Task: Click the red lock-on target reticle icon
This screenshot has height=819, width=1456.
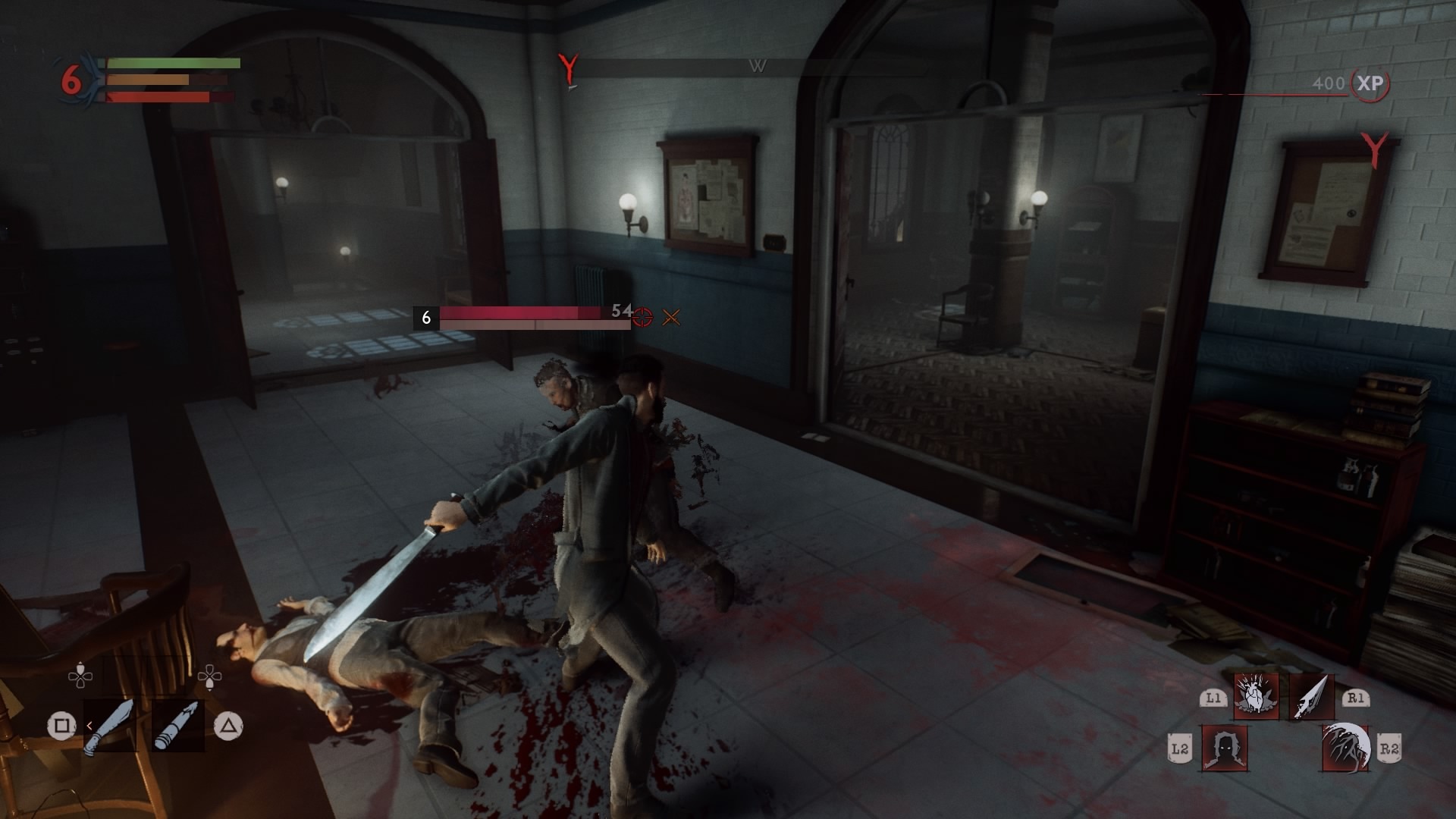Action: pyautogui.click(x=643, y=318)
